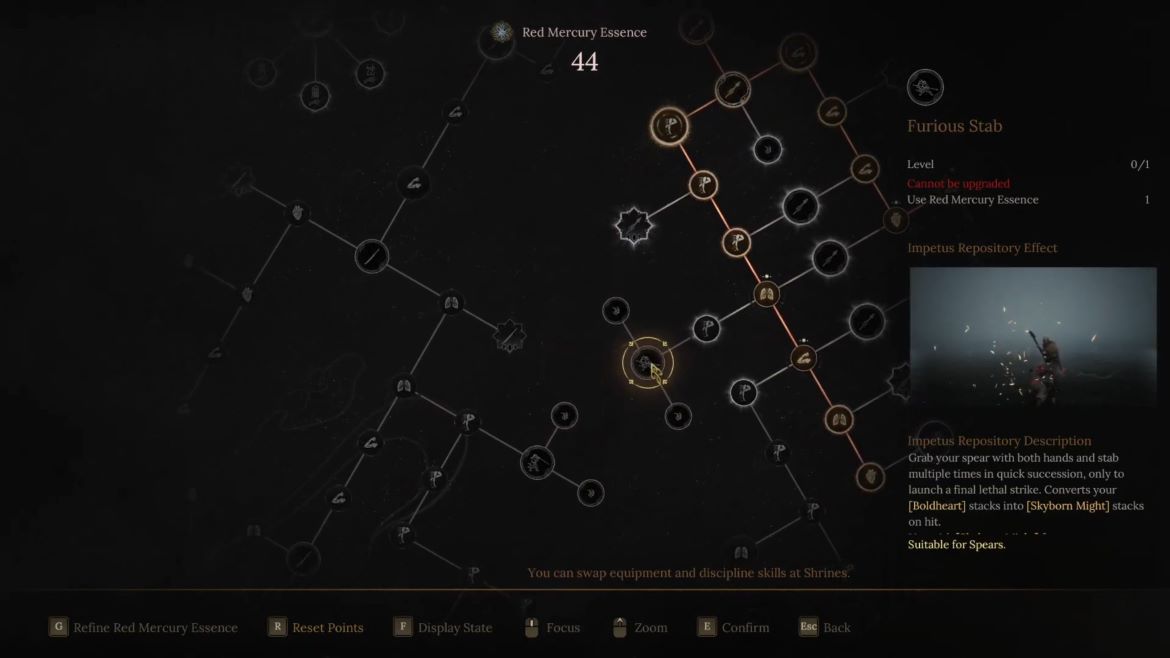Select the dim star-shaped node in left tree
The image size is (1170, 658).
(x=509, y=336)
